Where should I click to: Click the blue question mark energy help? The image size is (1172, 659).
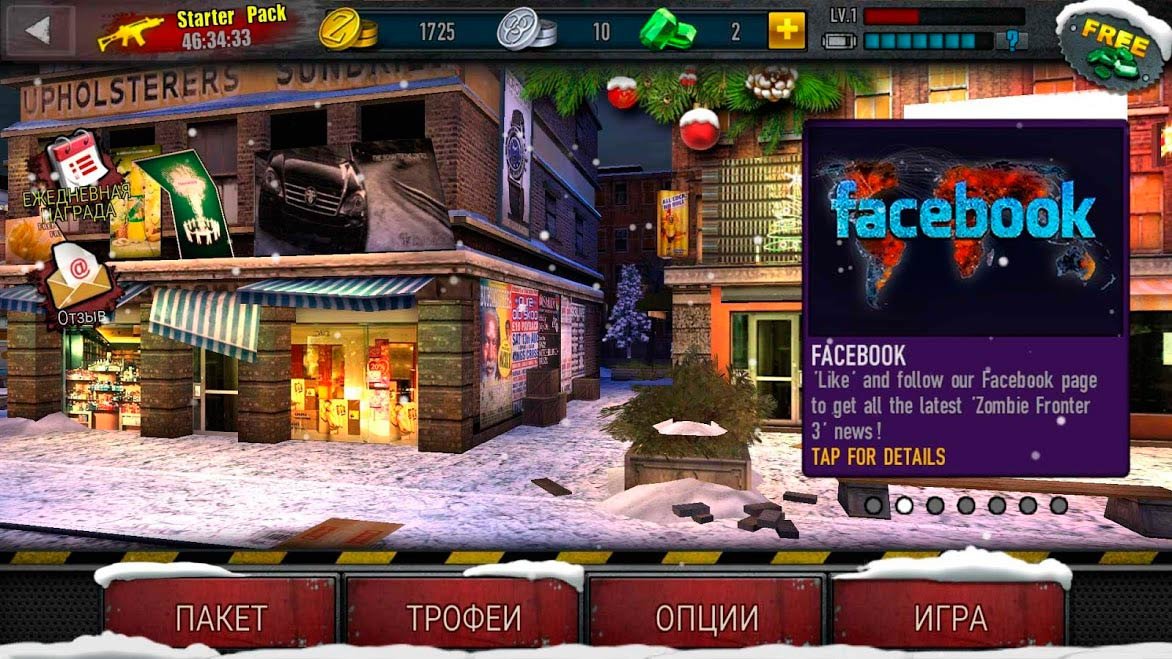[x=1015, y=42]
